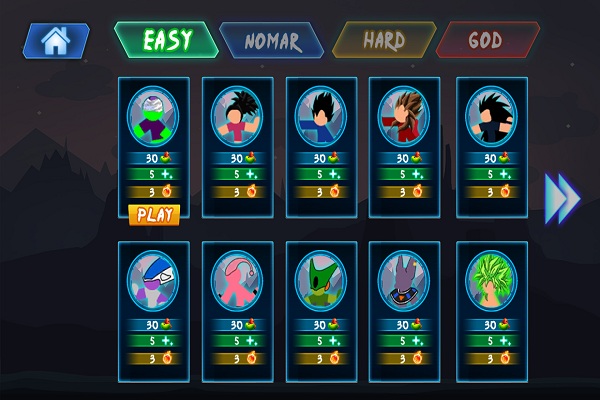Pick the blue-armored black-haired fighter card

(x=320, y=118)
